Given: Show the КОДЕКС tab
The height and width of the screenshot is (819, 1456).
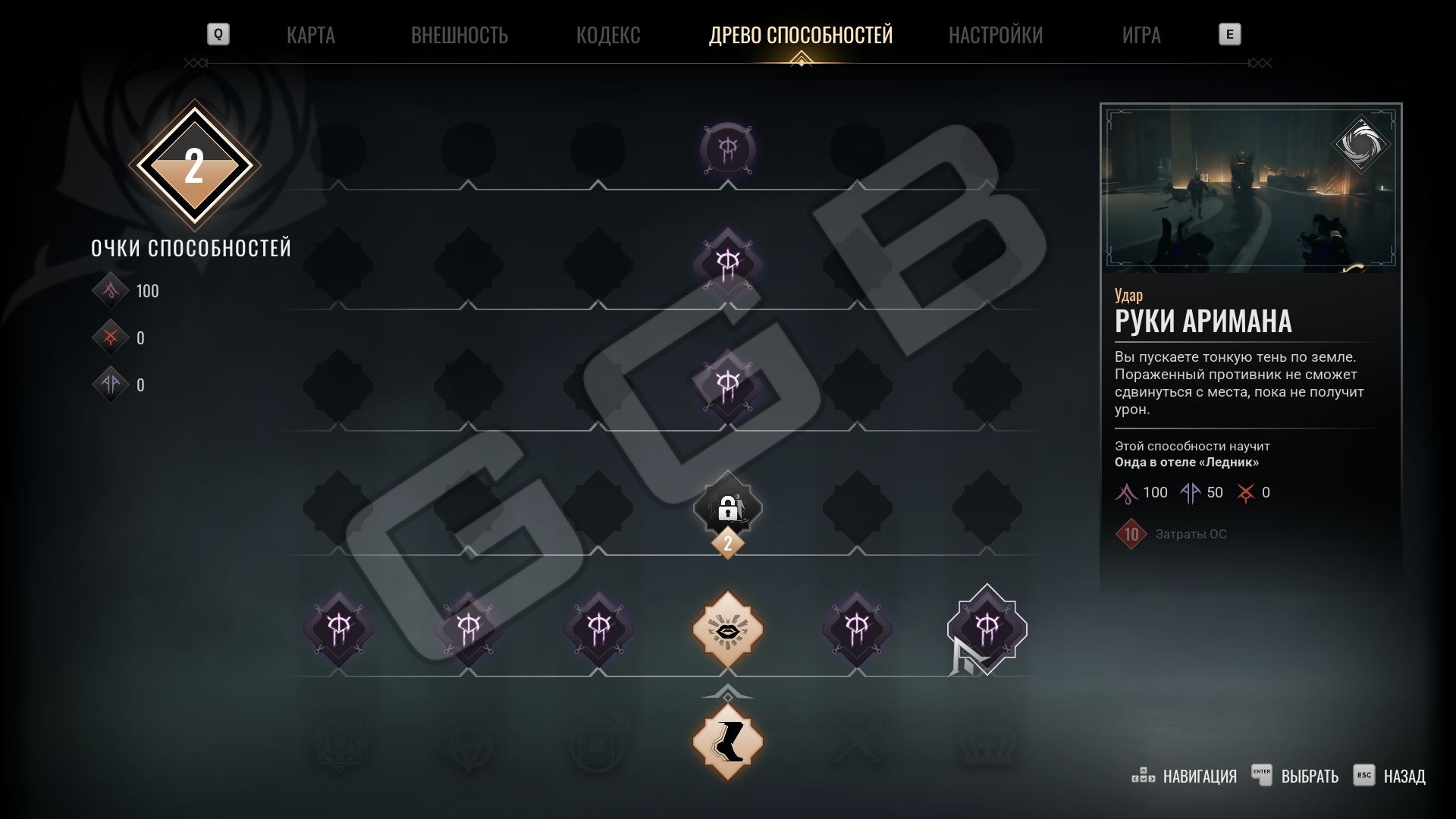Looking at the screenshot, I should (x=608, y=35).
